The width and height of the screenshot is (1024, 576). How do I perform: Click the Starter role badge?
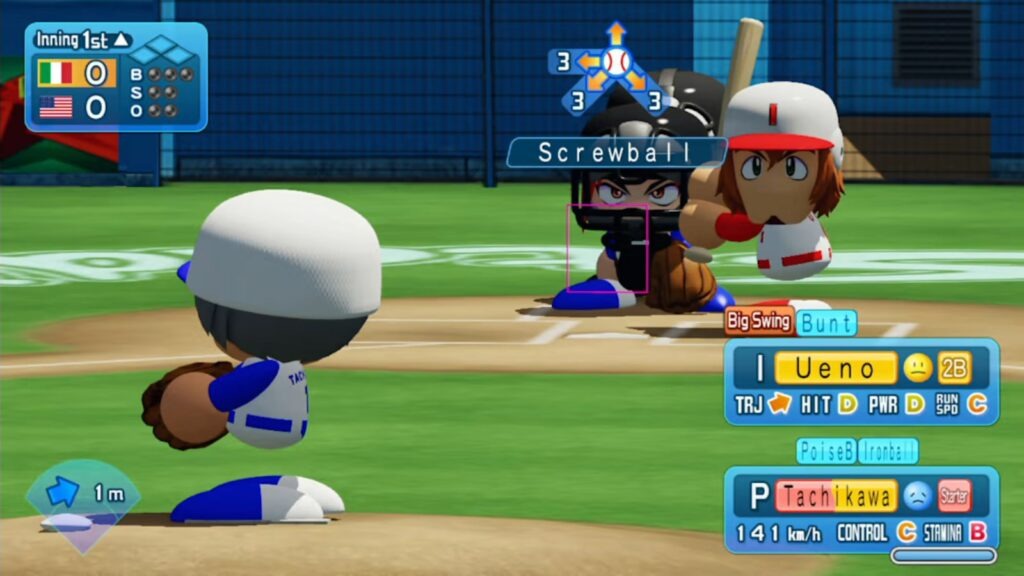(x=954, y=496)
